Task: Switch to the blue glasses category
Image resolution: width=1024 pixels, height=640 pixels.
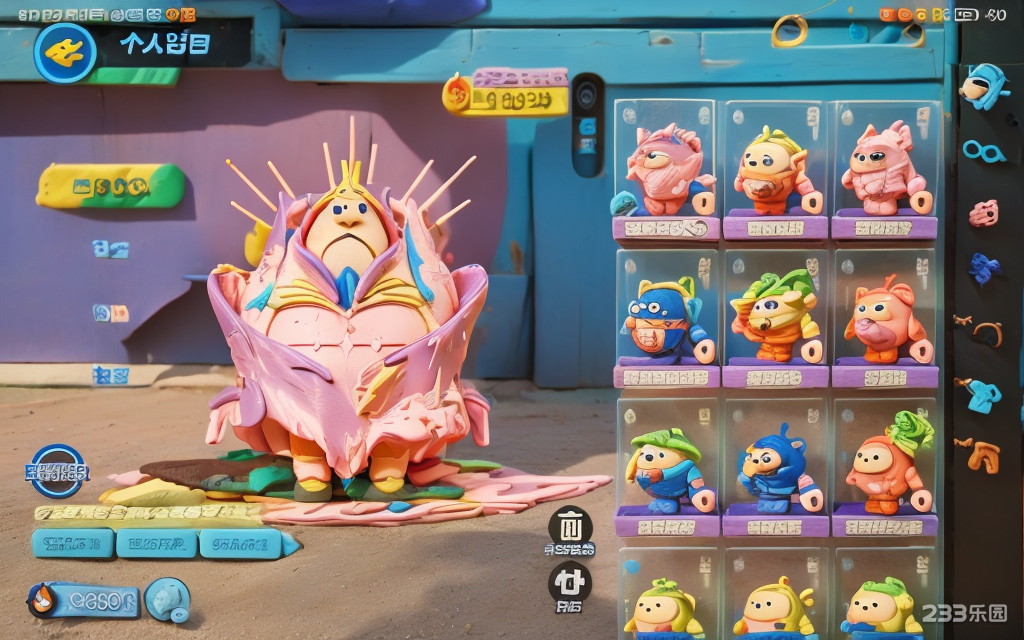Action: click(x=983, y=151)
